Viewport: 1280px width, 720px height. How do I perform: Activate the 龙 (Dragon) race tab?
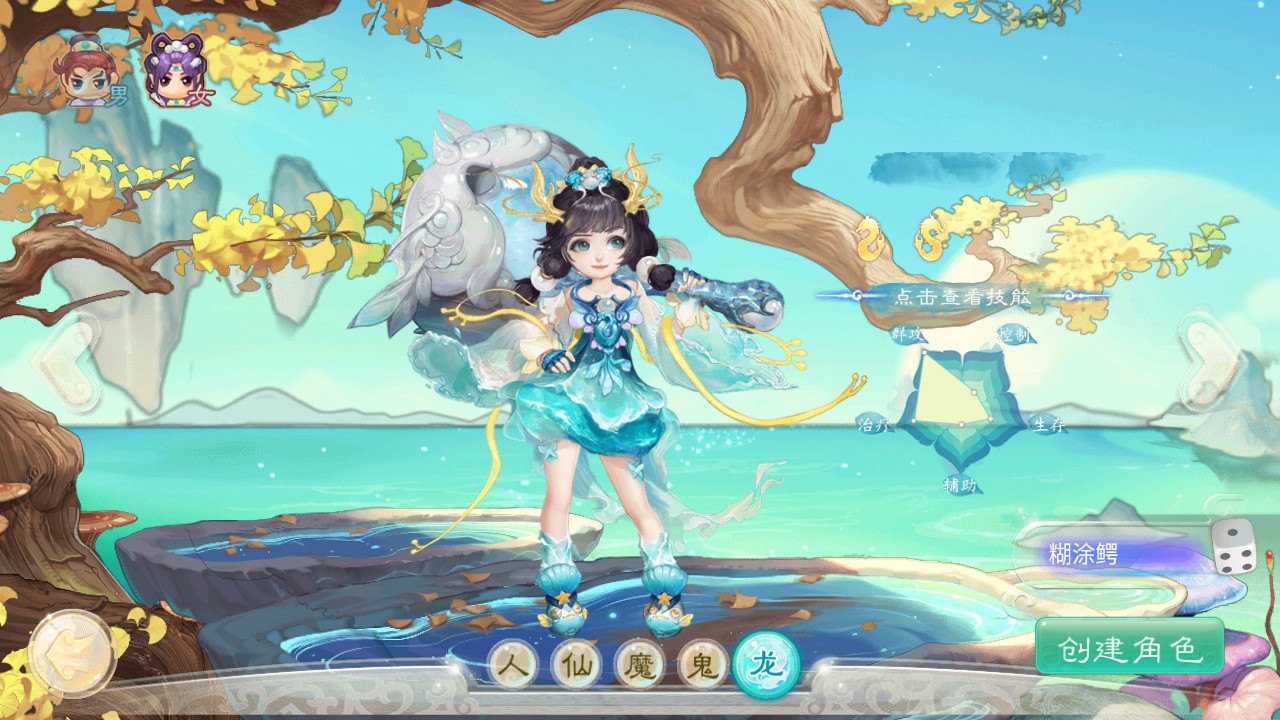coord(766,664)
